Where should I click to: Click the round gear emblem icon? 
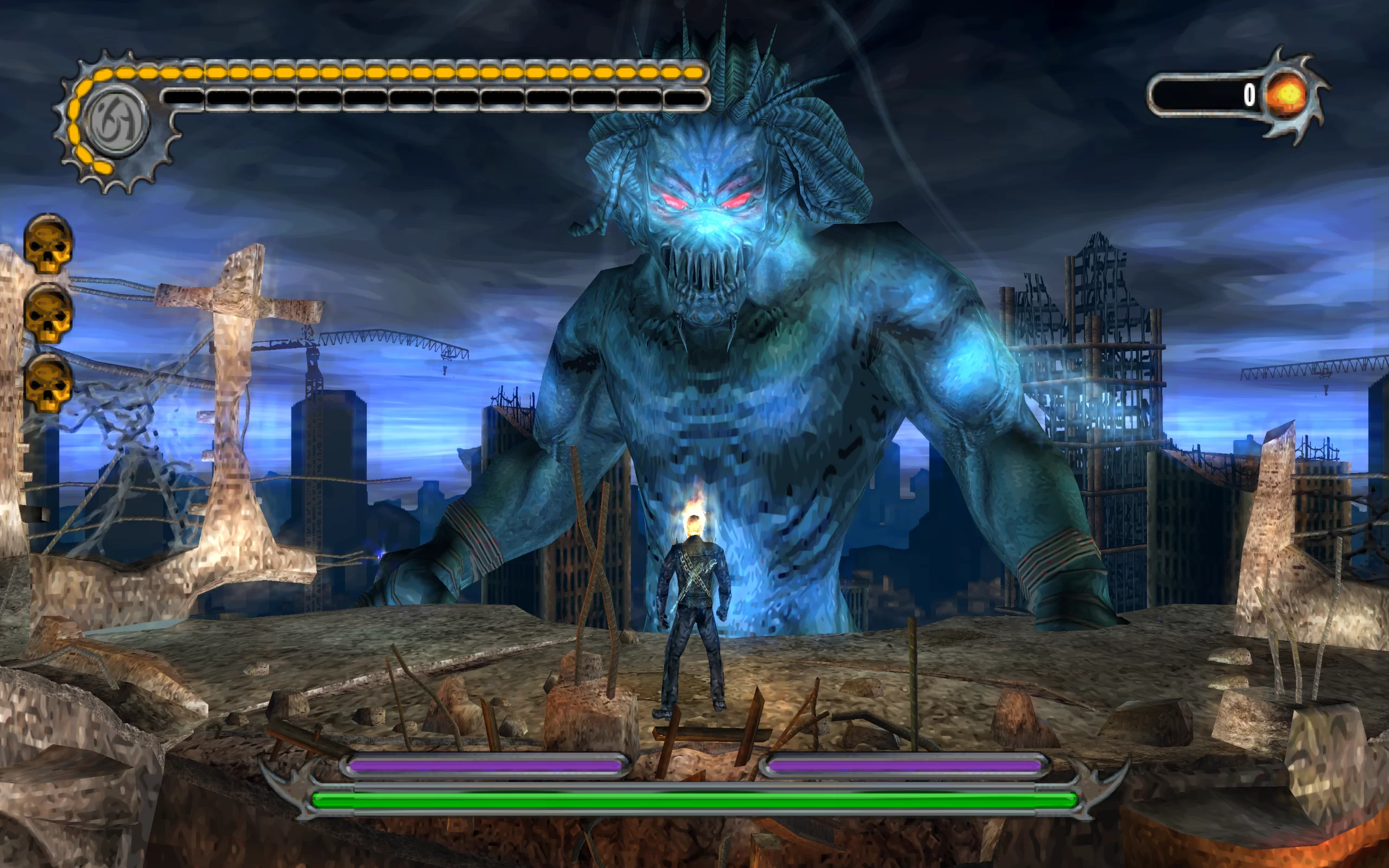117,122
